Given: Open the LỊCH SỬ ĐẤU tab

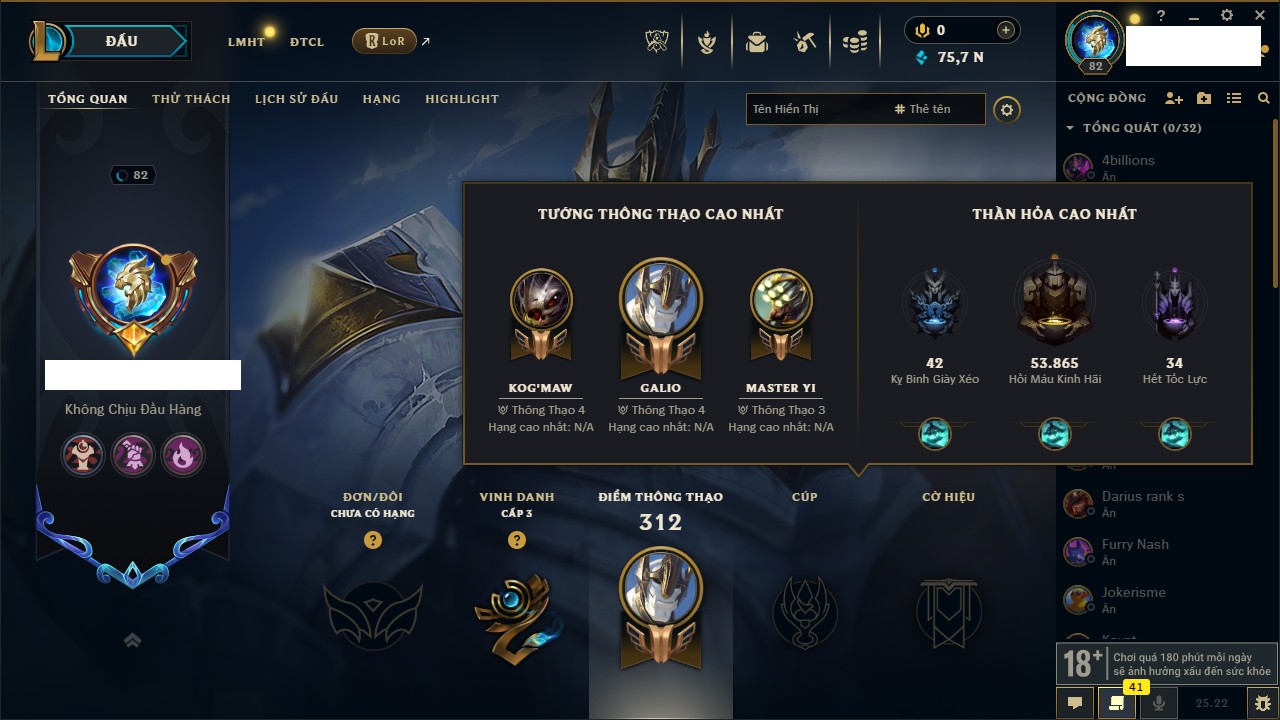Looking at the screenshot, I should click(296, 99).
